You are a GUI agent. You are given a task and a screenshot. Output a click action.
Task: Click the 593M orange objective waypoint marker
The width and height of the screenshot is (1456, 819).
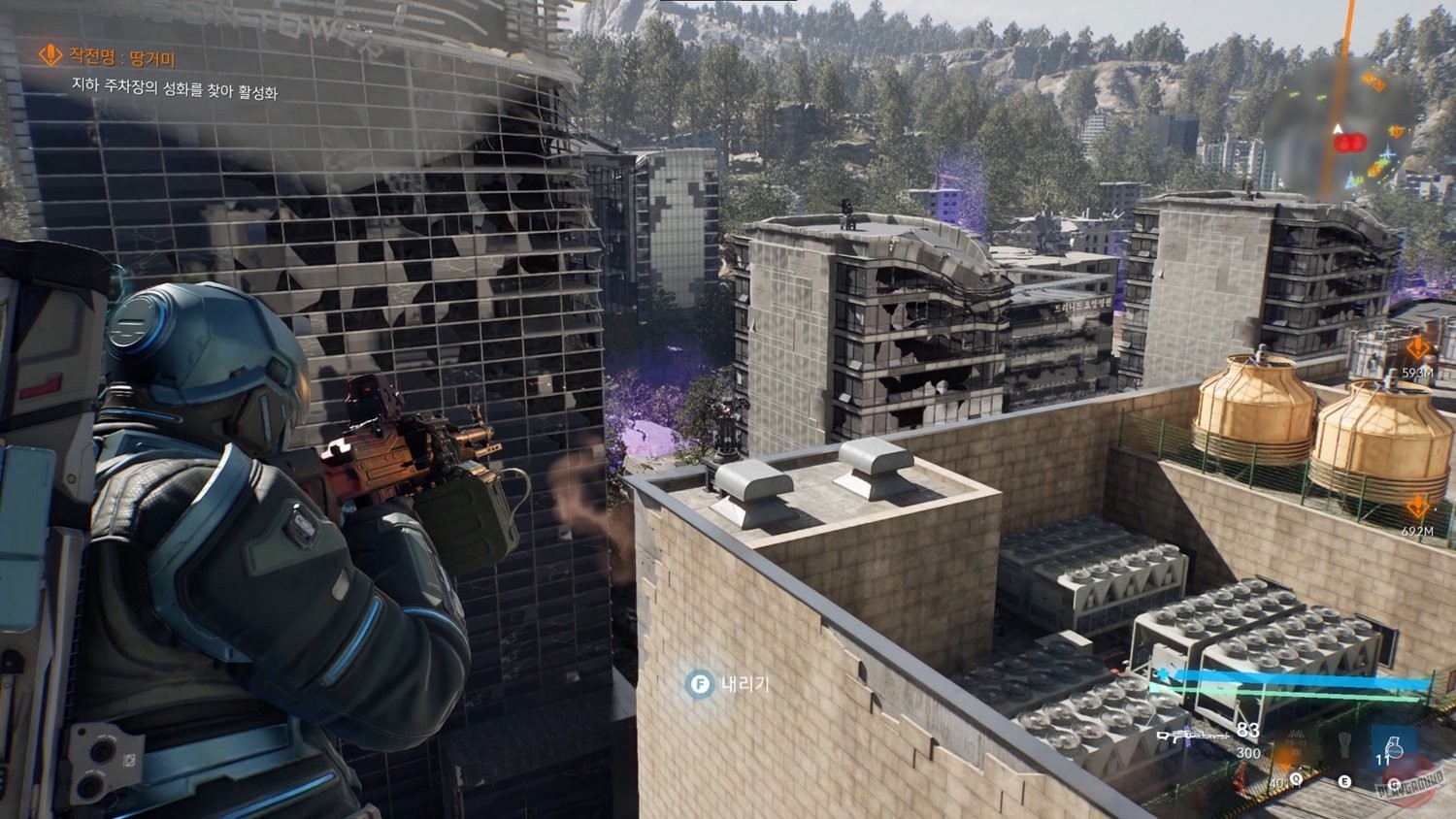1417,349
